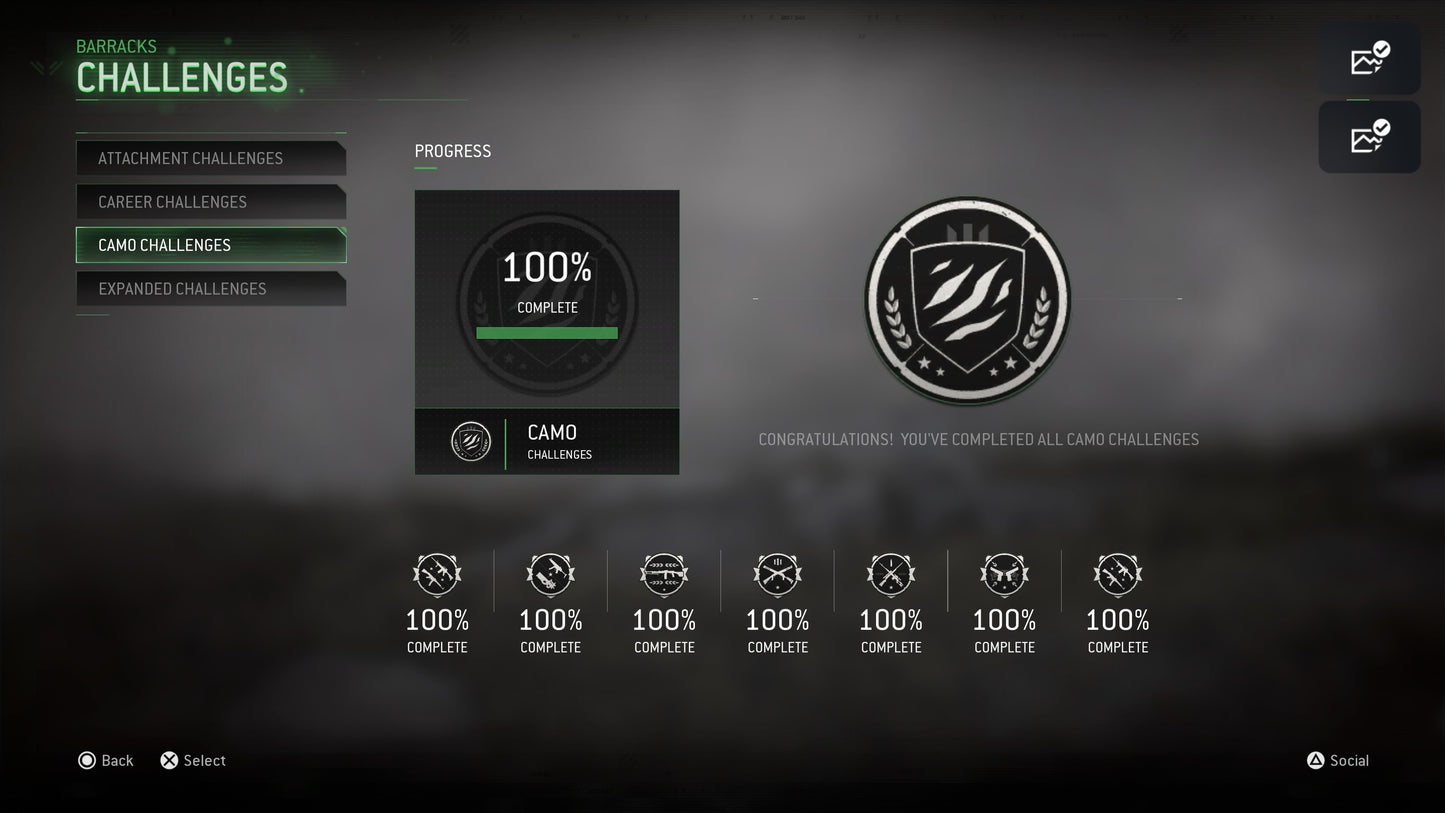Screen dimensions: 1445x813
Task: Open Career Challenges
Action: pos(211,202)
